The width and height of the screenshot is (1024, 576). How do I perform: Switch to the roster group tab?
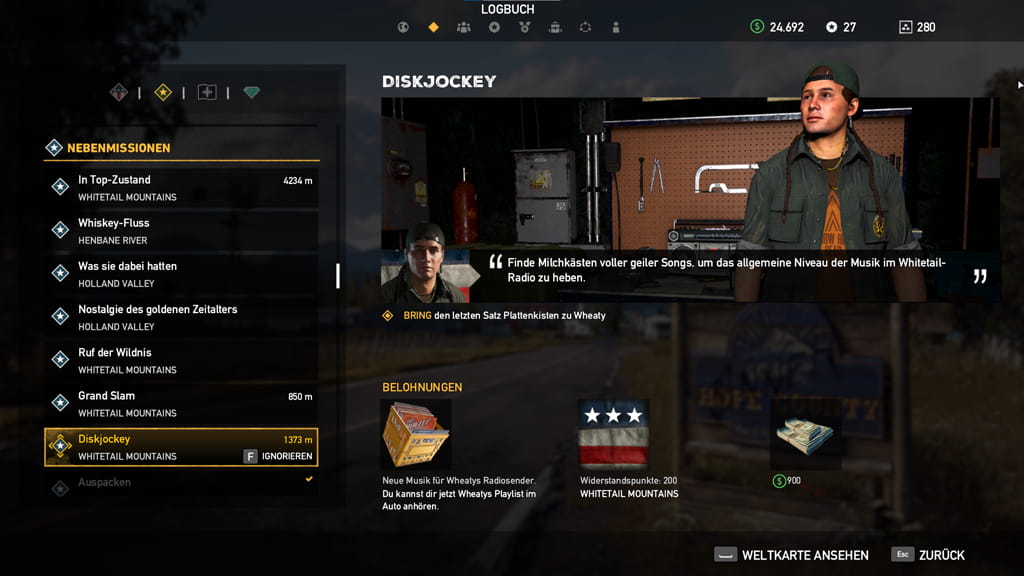[463, 27]
